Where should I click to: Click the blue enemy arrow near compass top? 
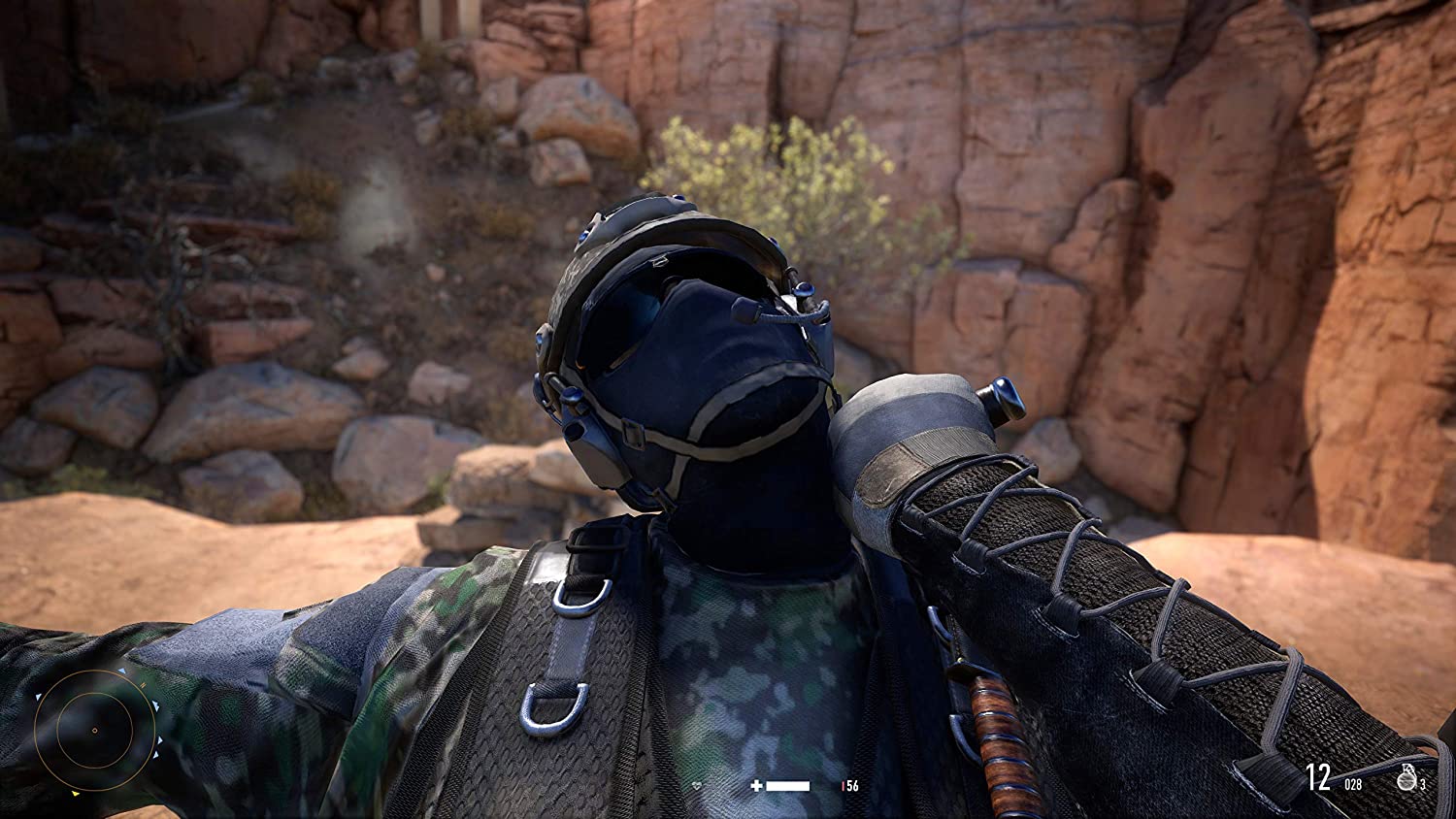tap(122, 671)
